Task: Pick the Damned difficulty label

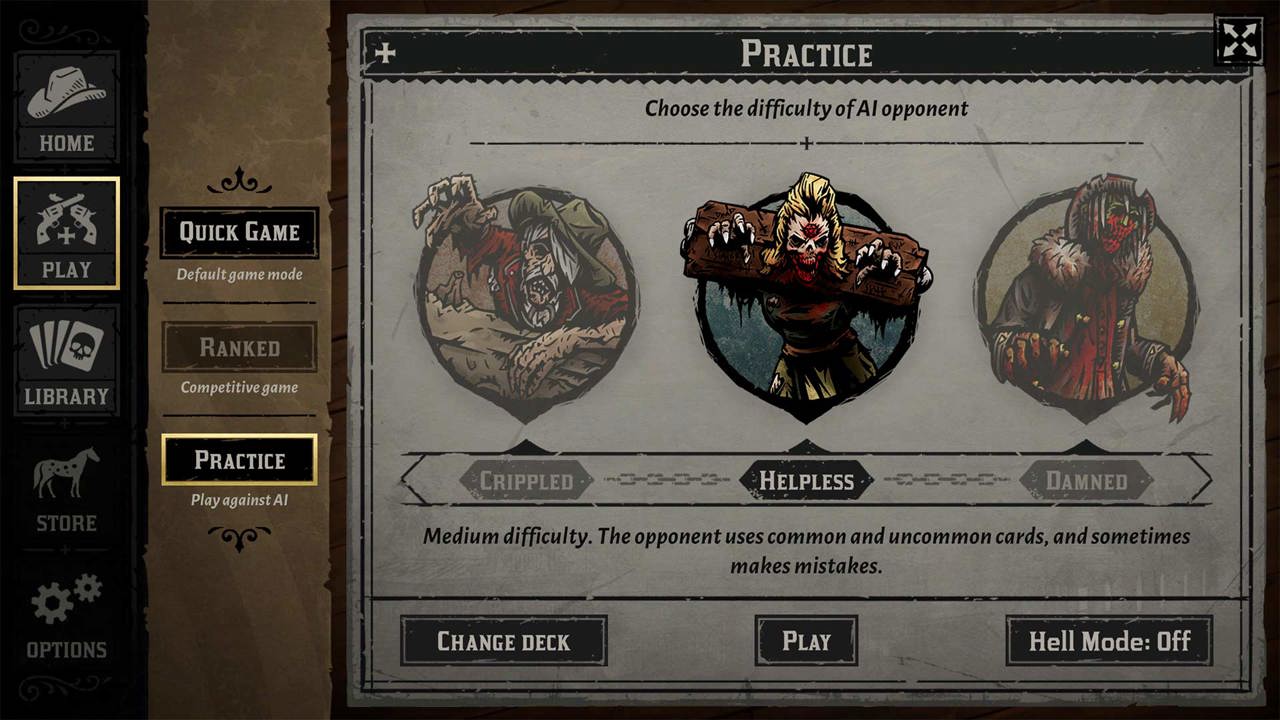Action: [1086, 481]
